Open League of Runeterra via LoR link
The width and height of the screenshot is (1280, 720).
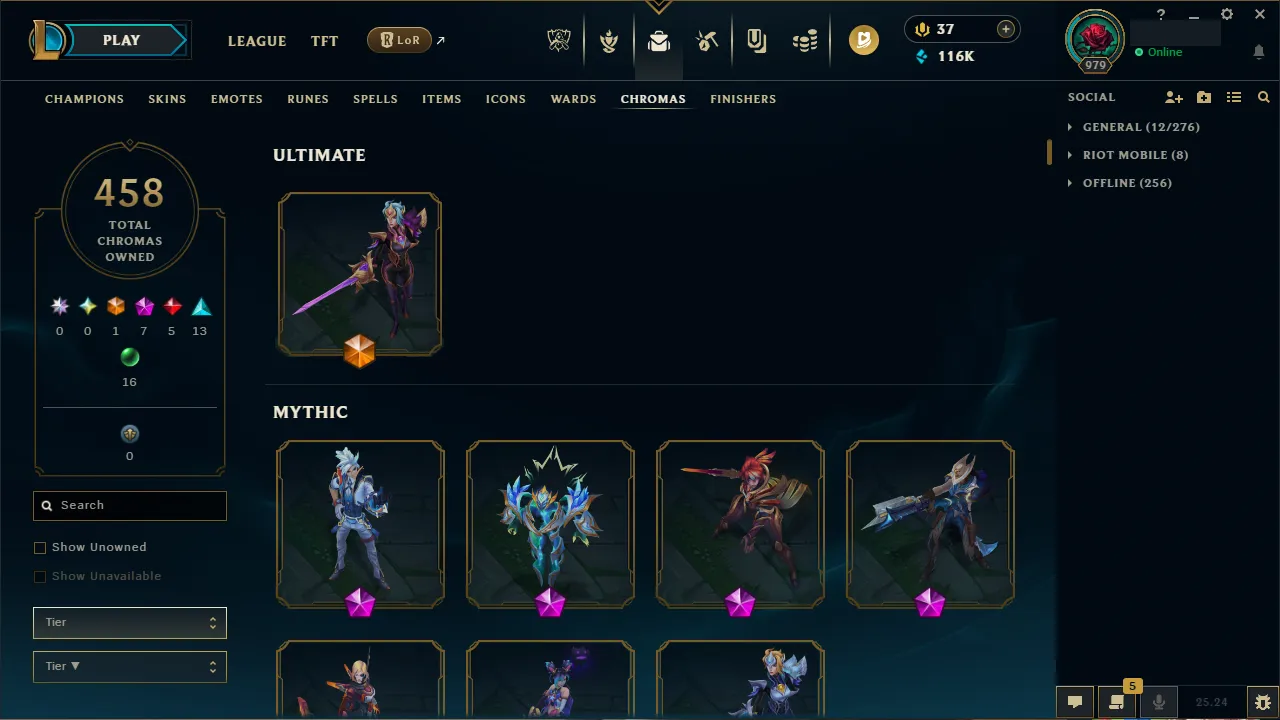399,40
